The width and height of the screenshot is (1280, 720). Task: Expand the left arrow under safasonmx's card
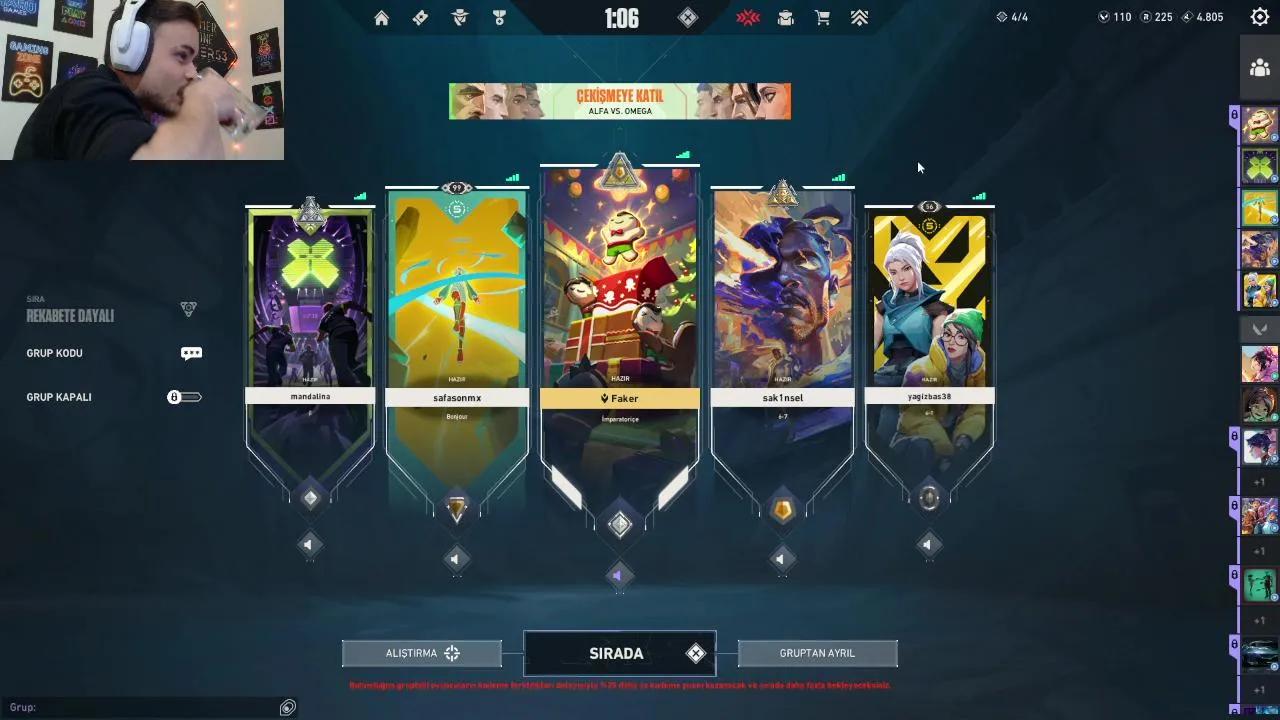coord(456,560)
